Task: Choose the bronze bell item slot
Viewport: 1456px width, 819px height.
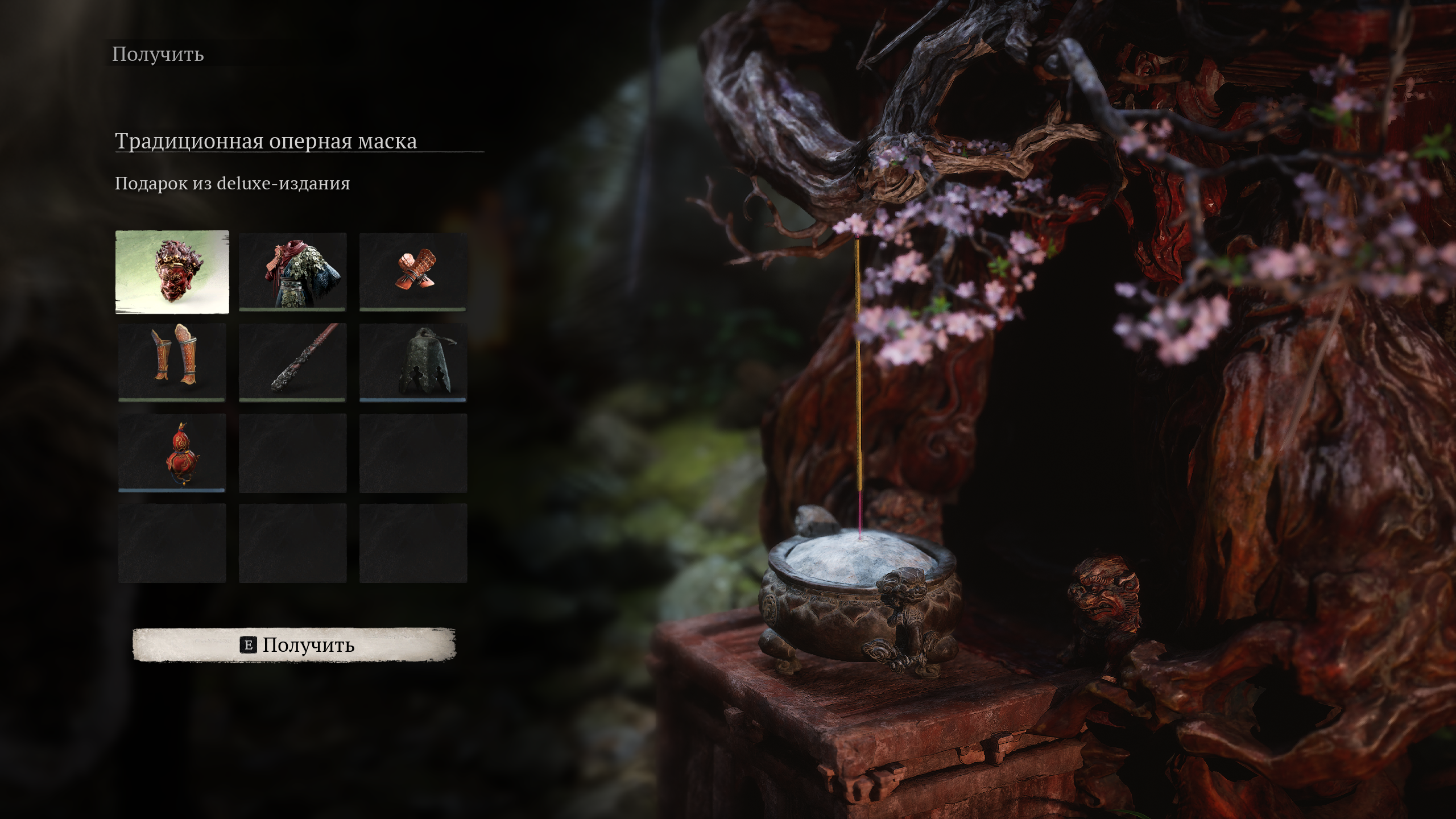Action: (413, 362)
